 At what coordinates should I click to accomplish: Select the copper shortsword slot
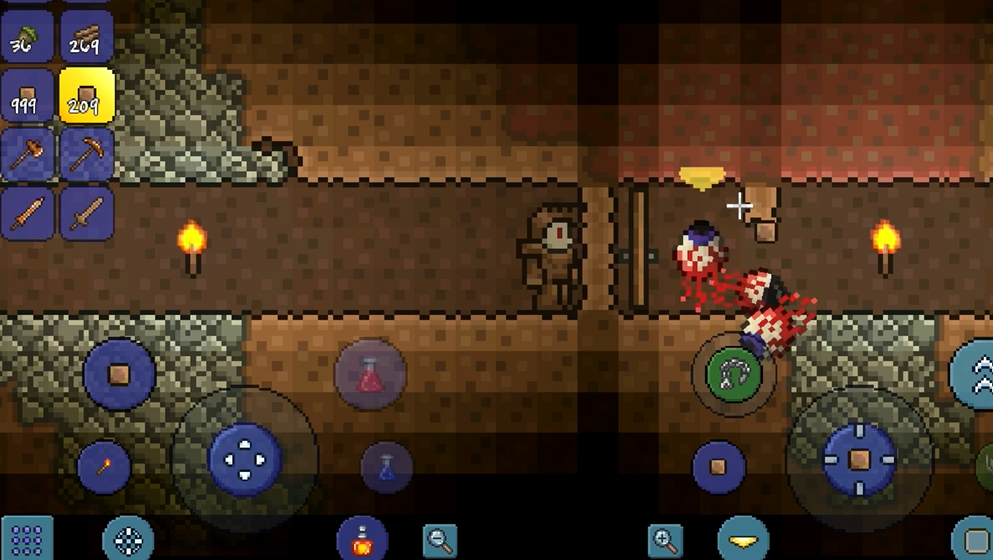(x=27, y=213)
